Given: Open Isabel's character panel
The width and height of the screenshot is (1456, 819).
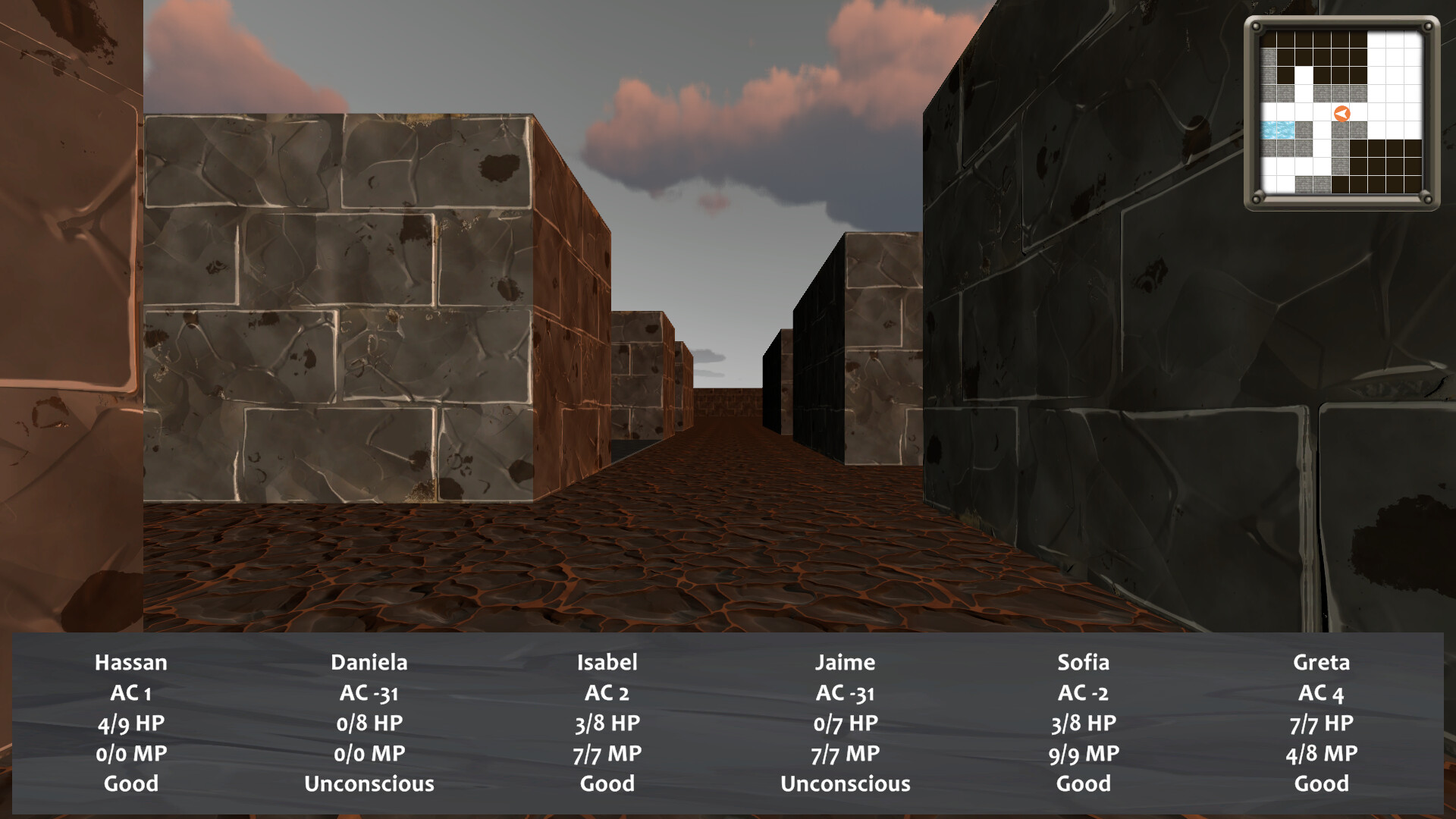Looking at the screenshot, I should (x=608, y=662).
